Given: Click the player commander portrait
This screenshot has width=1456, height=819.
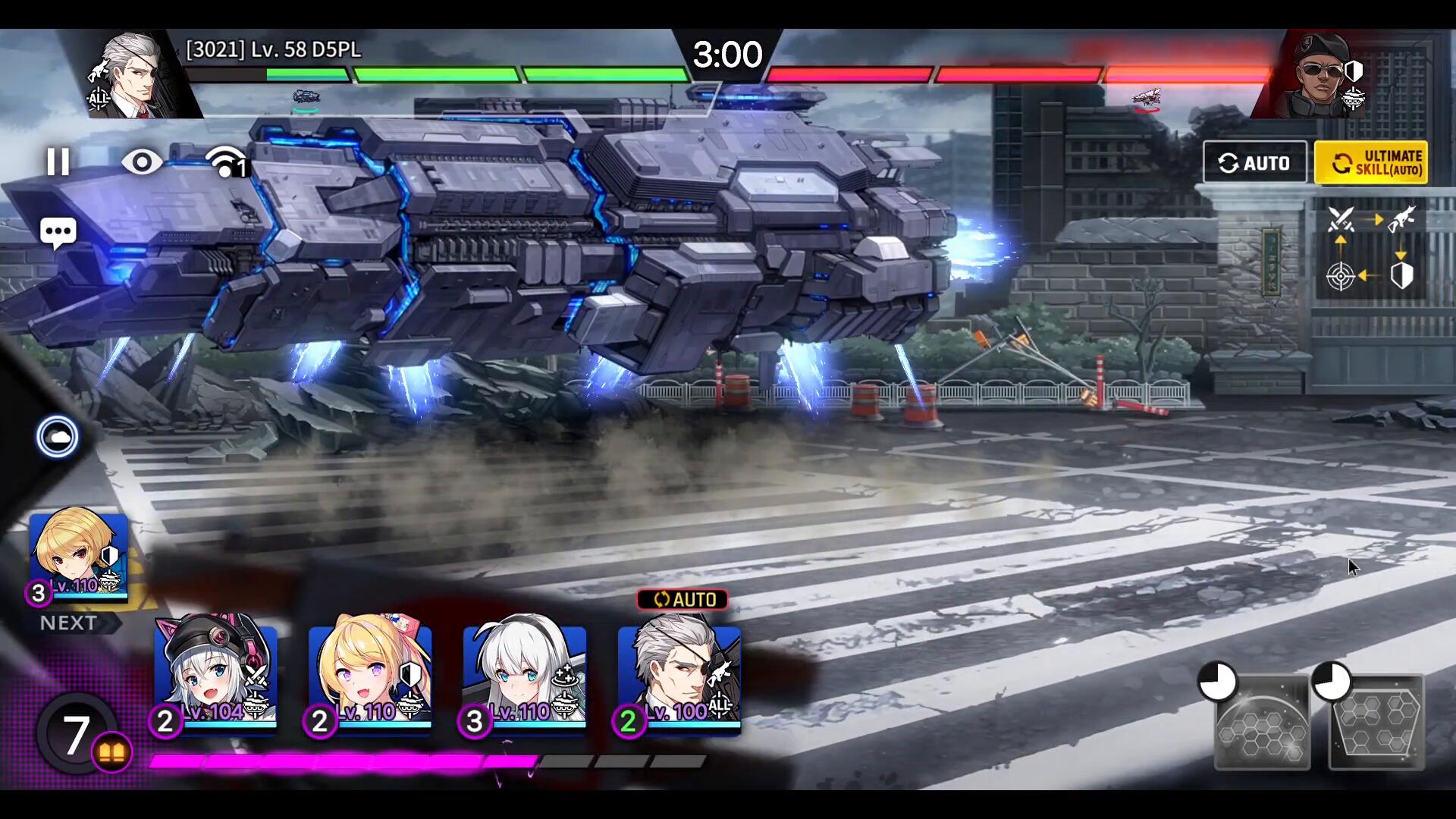Looking at the screenshot, I should [x=132, y=76].
